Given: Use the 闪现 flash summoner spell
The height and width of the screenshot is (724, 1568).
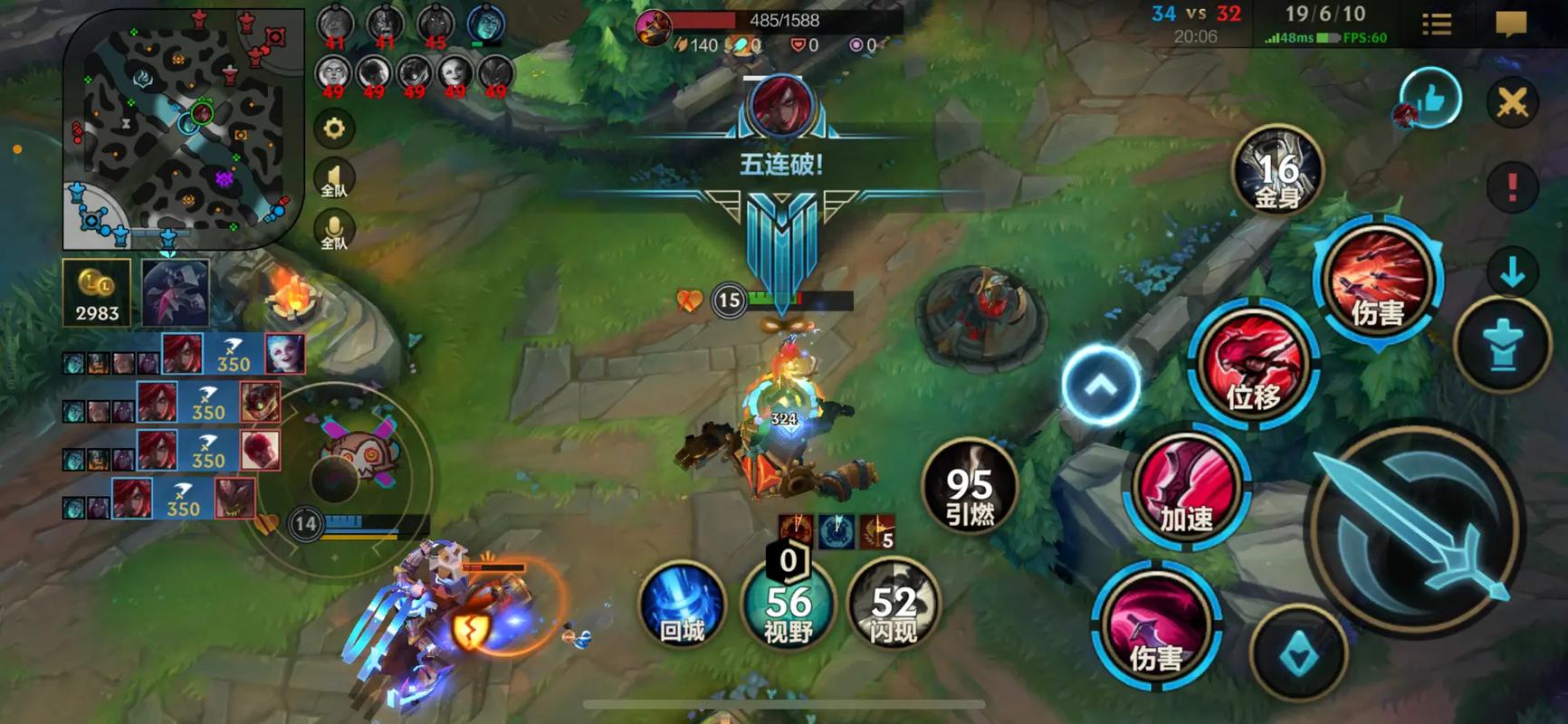Looking at the screenshot, I should click(x=894, y=605).
